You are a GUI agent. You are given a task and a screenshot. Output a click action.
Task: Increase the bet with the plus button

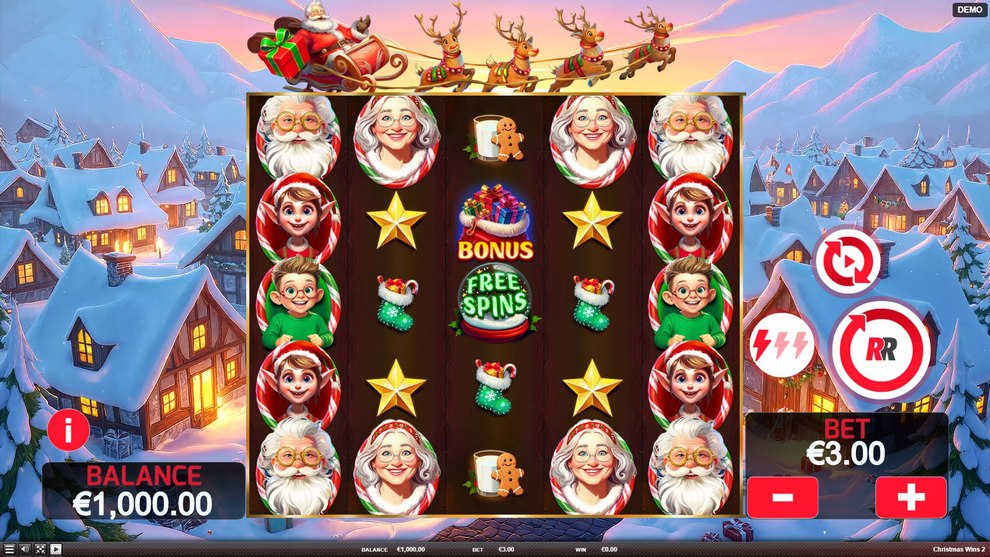tap(911, 497)
